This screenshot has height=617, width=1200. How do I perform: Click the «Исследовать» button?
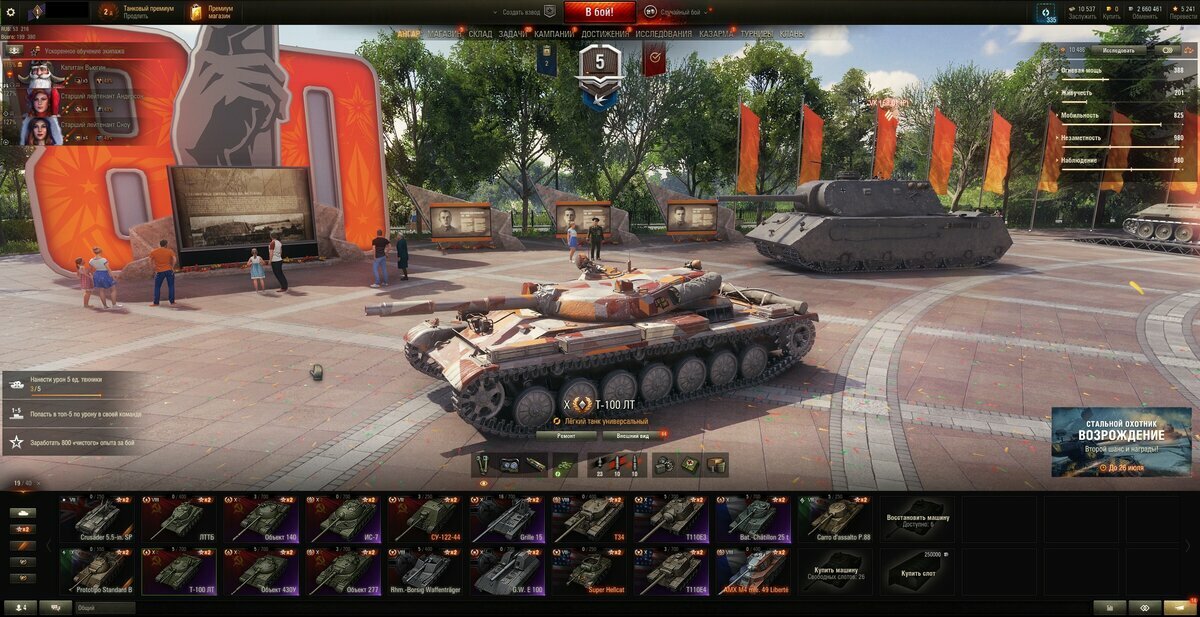tap(1118, 49)
